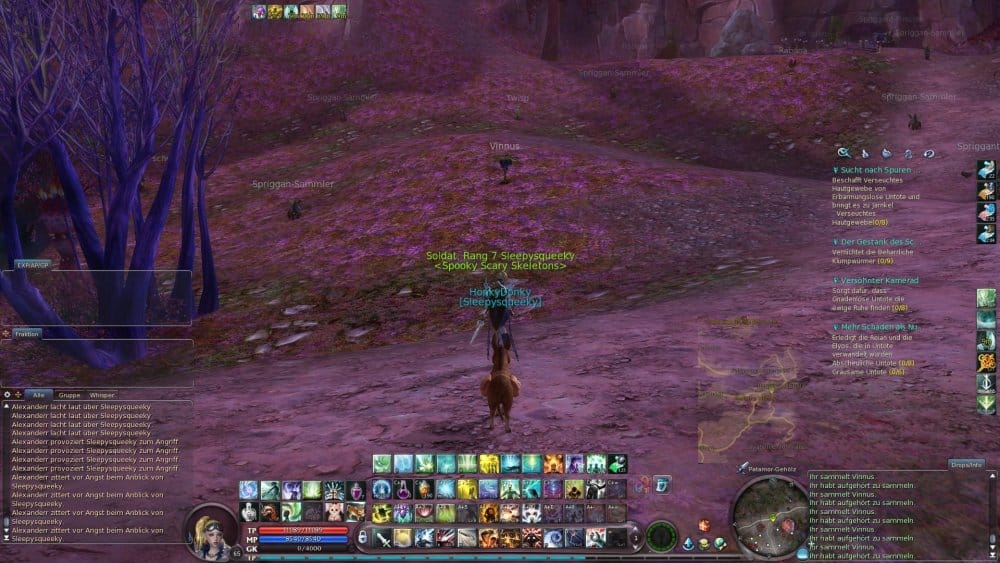Switch to the Whisper chat tab
1000x563 pixels.
[102, 395]
